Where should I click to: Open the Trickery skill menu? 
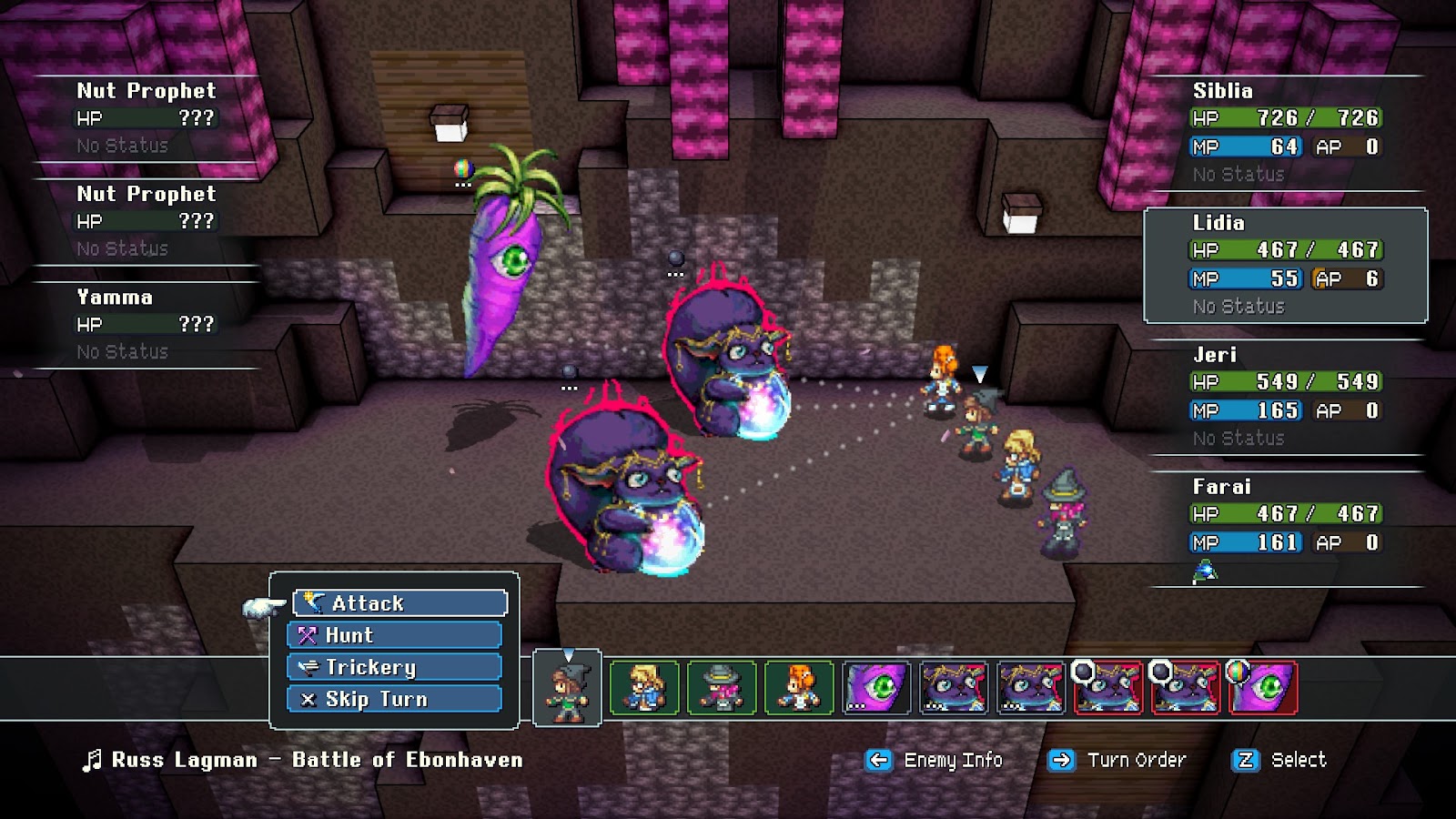tap(395, 667)
